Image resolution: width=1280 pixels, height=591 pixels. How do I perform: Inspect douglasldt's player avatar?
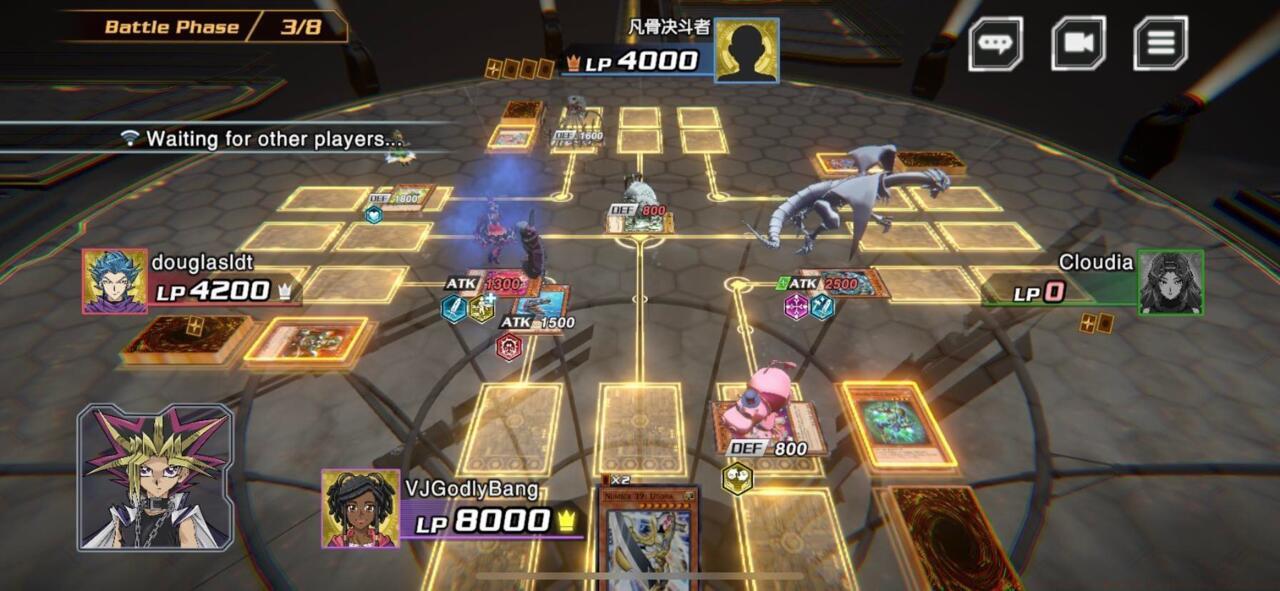pos(114,281)
